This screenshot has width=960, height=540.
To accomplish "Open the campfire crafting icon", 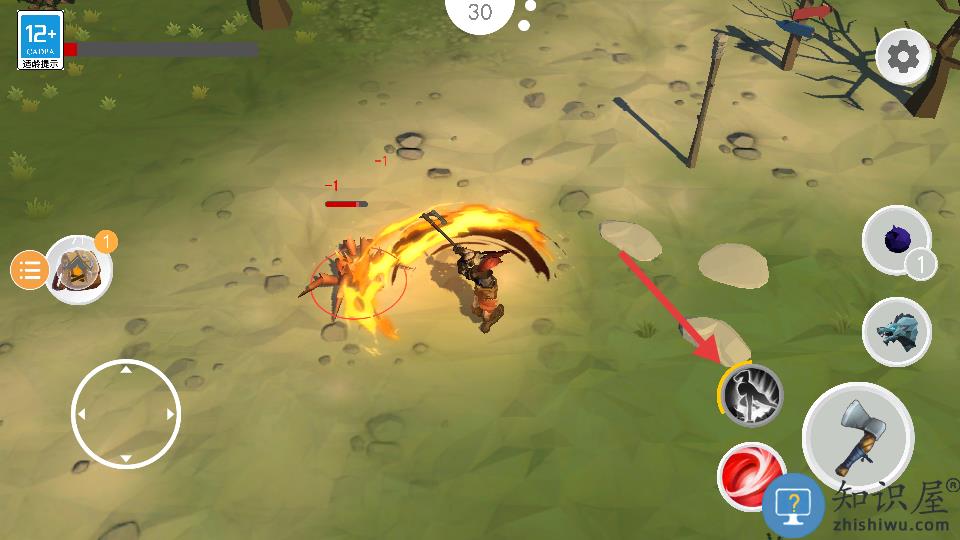I will click(77, 269).
